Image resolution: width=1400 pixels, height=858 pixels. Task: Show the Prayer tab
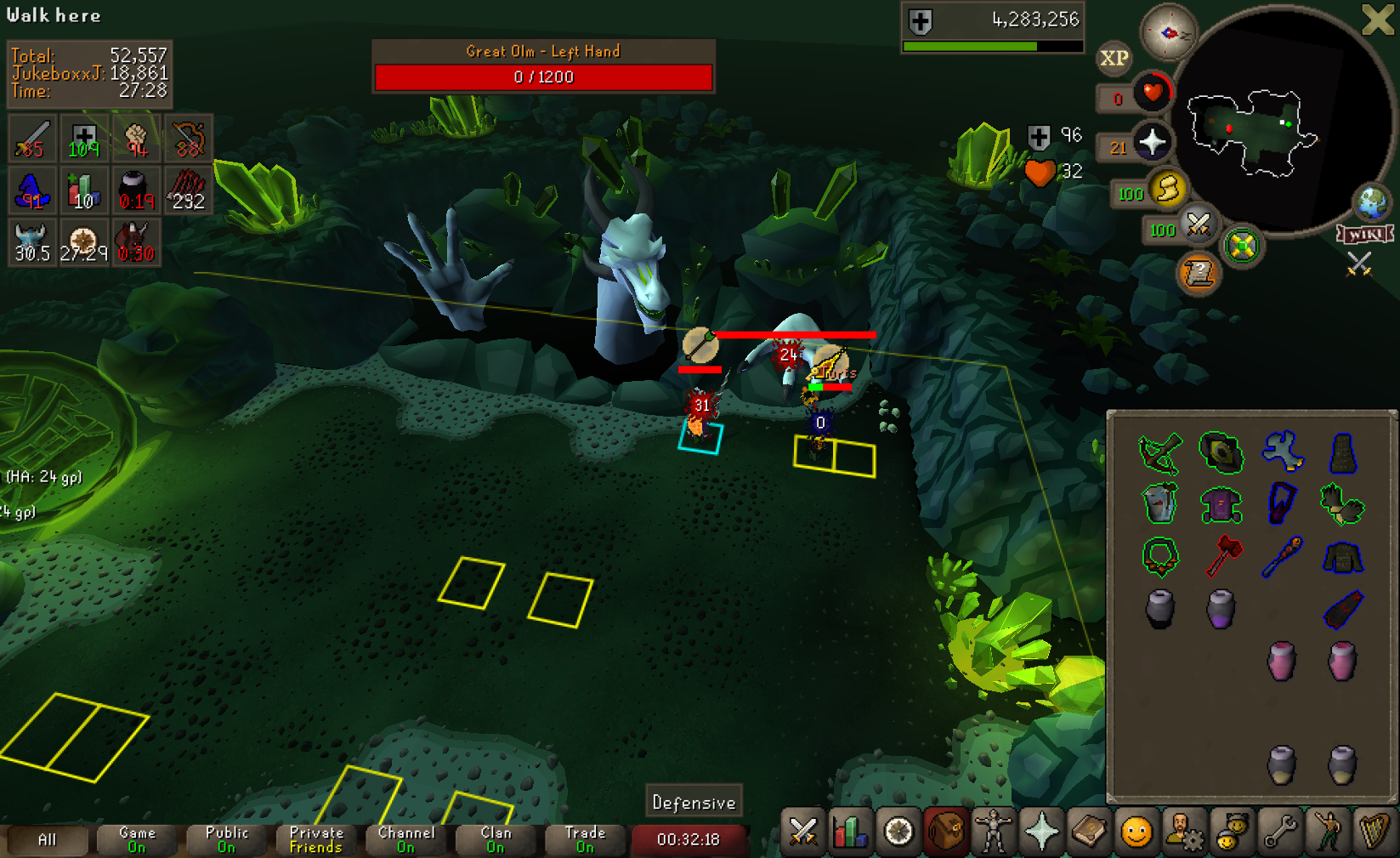[1041, 832]
